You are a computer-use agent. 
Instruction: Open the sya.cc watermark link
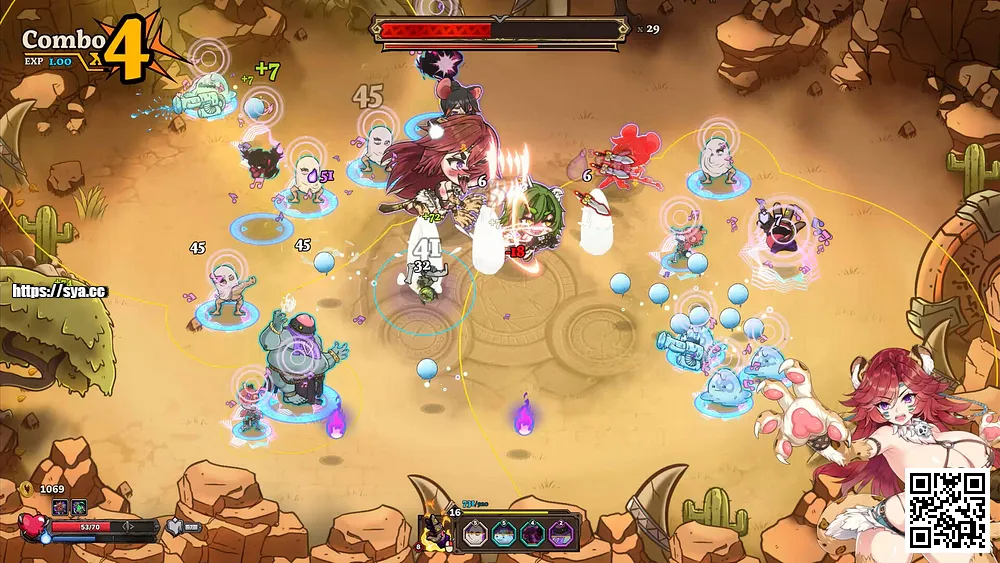58,293
